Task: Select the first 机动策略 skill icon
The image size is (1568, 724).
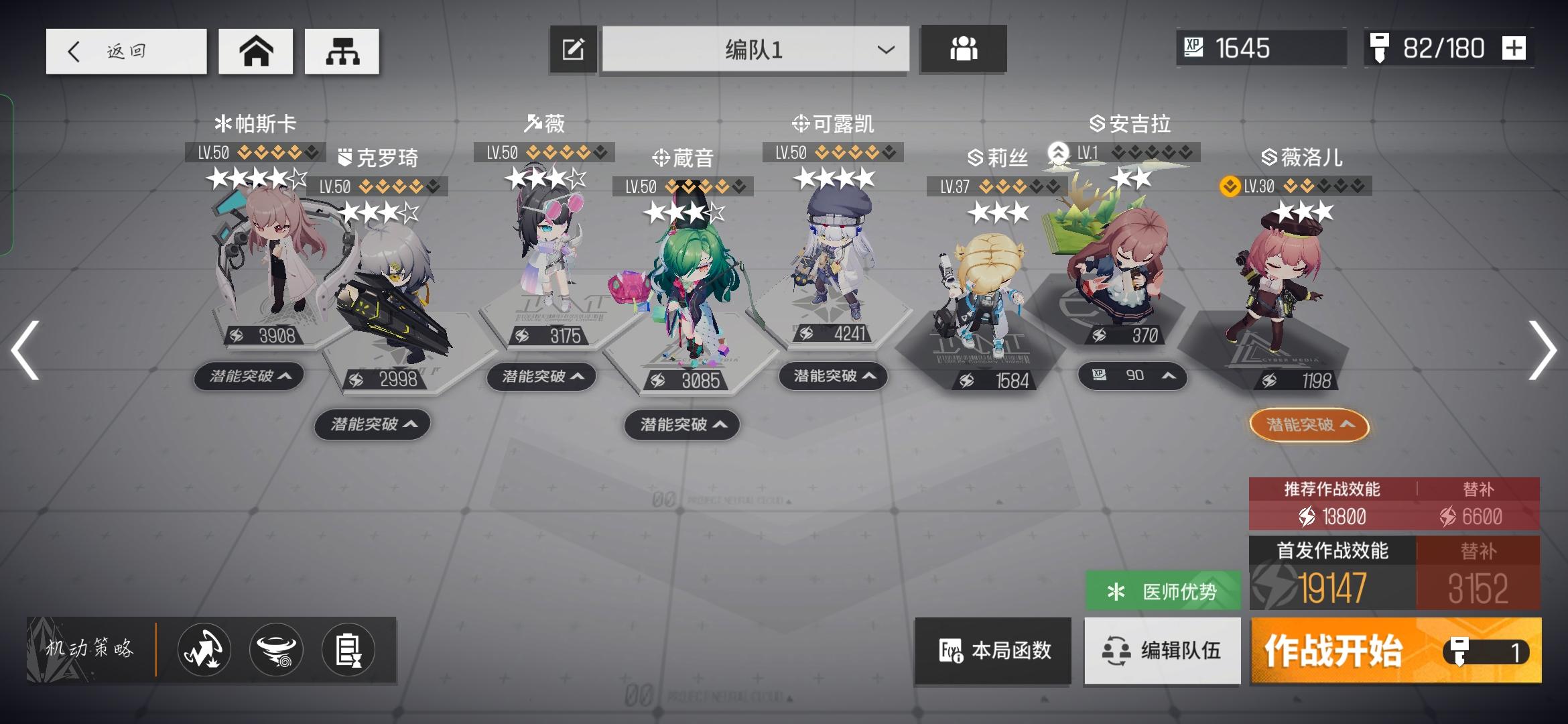Action: pos(203,650)
